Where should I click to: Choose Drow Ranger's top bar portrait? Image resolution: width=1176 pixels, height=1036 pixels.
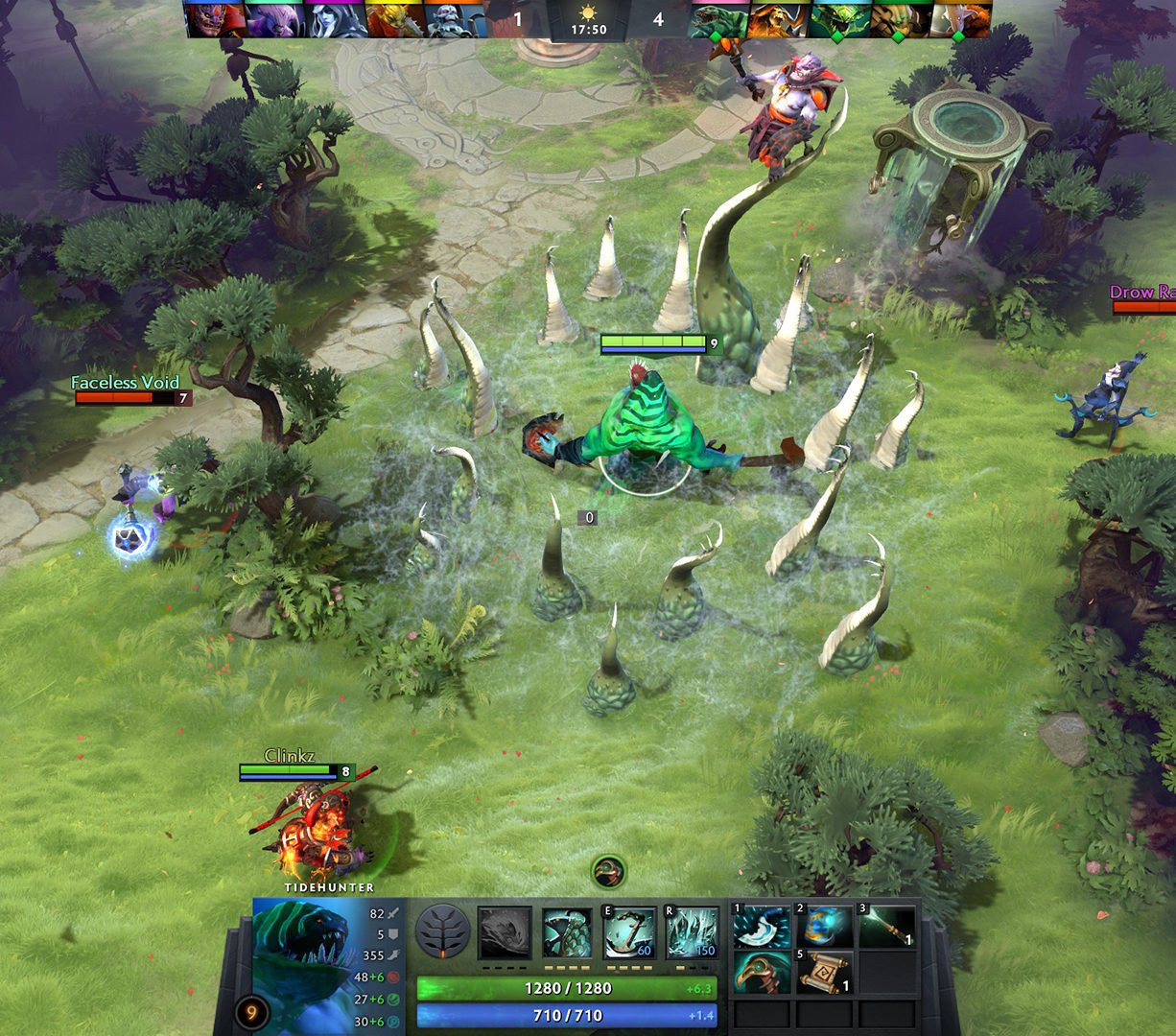click(x=335, y=19)
